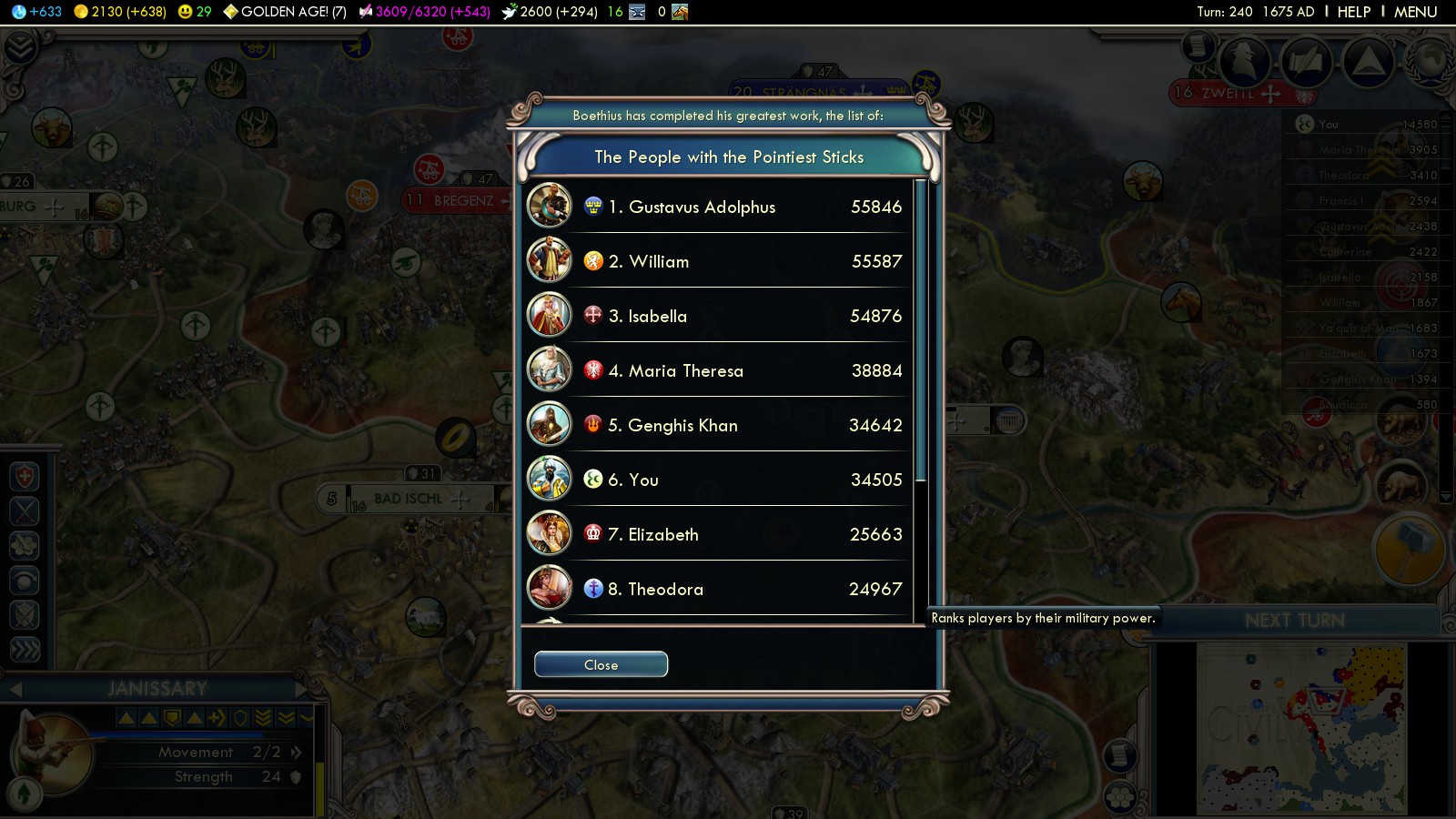Close the Pointiest Sticks ranking popup
Screen dimensions: 1456x819
point(601,665)
